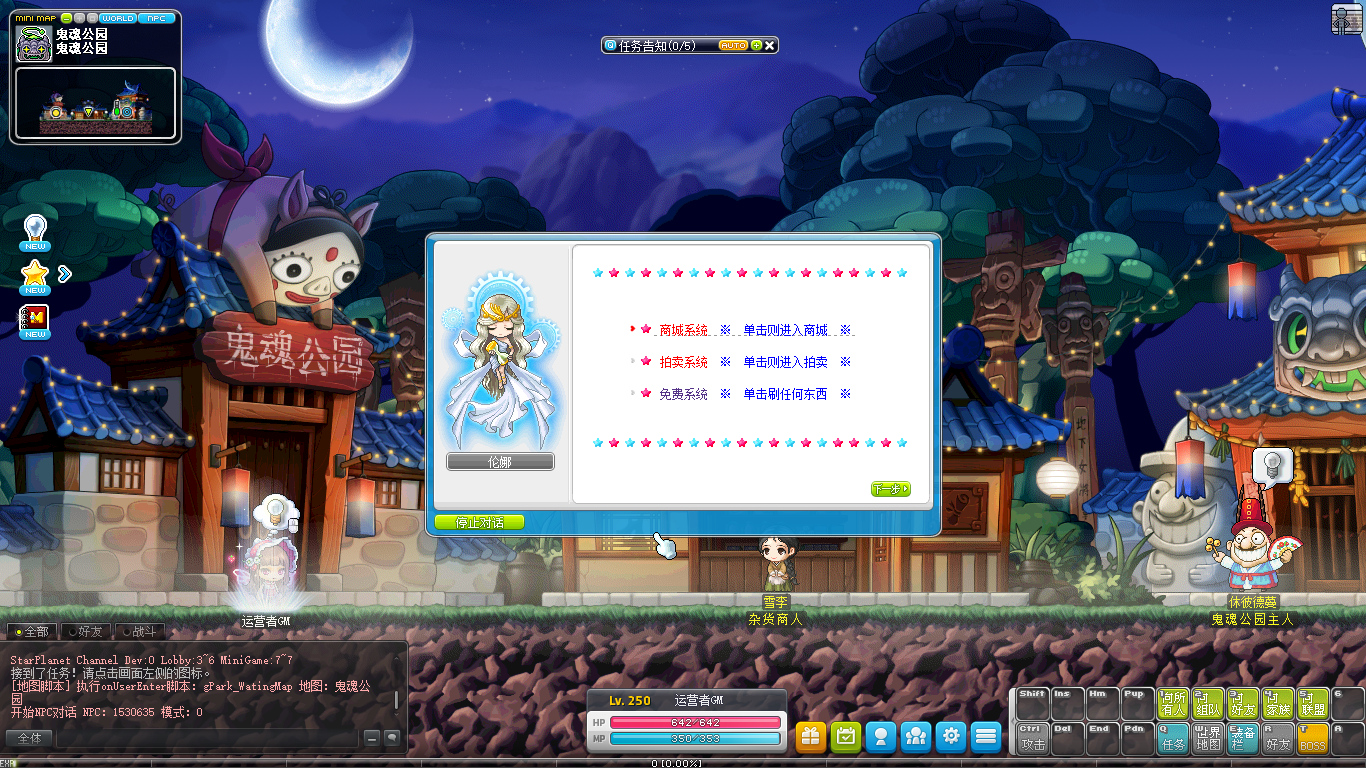1366x768 pixels.
Task: Open the 世界地图 world map icon
Action: point(1207,738)
